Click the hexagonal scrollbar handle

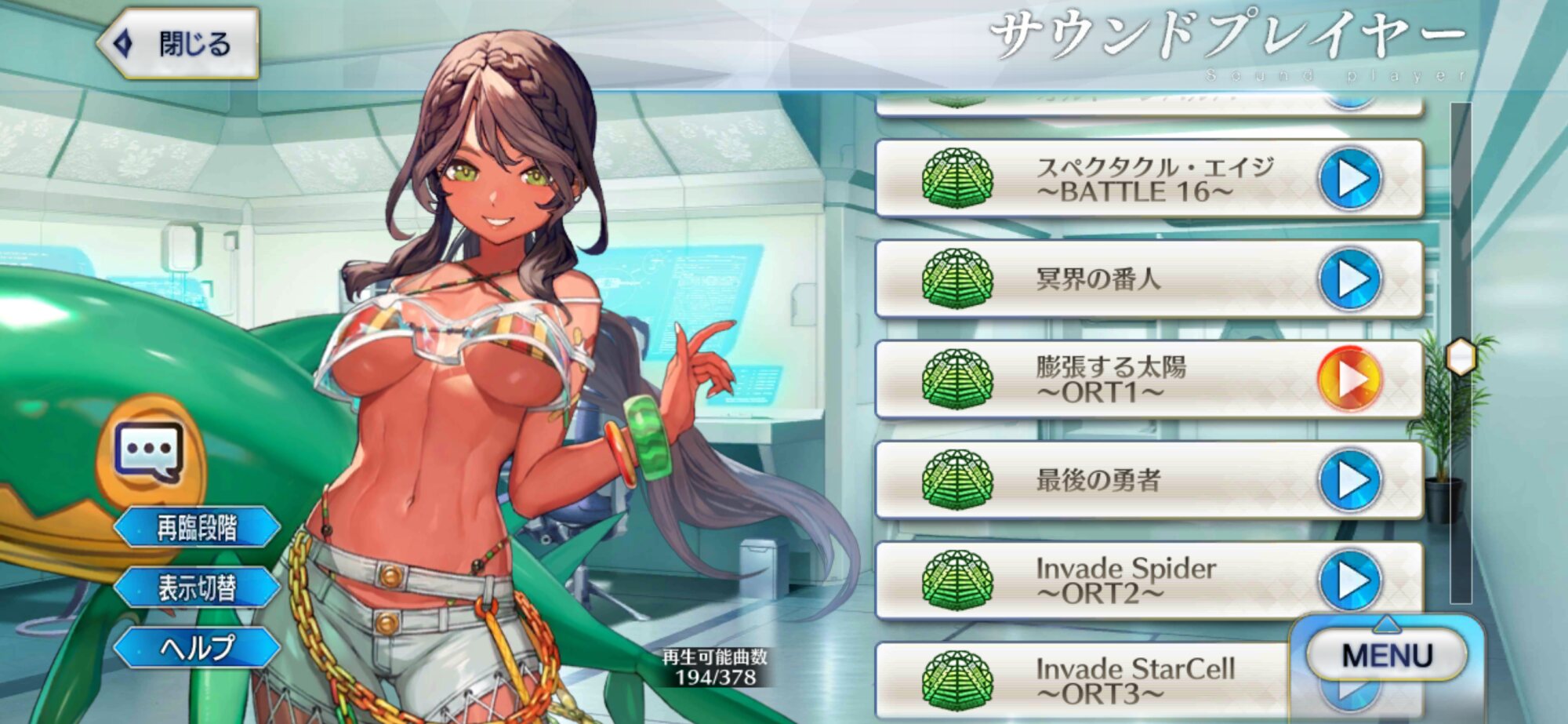click(x=1461, y=358)
